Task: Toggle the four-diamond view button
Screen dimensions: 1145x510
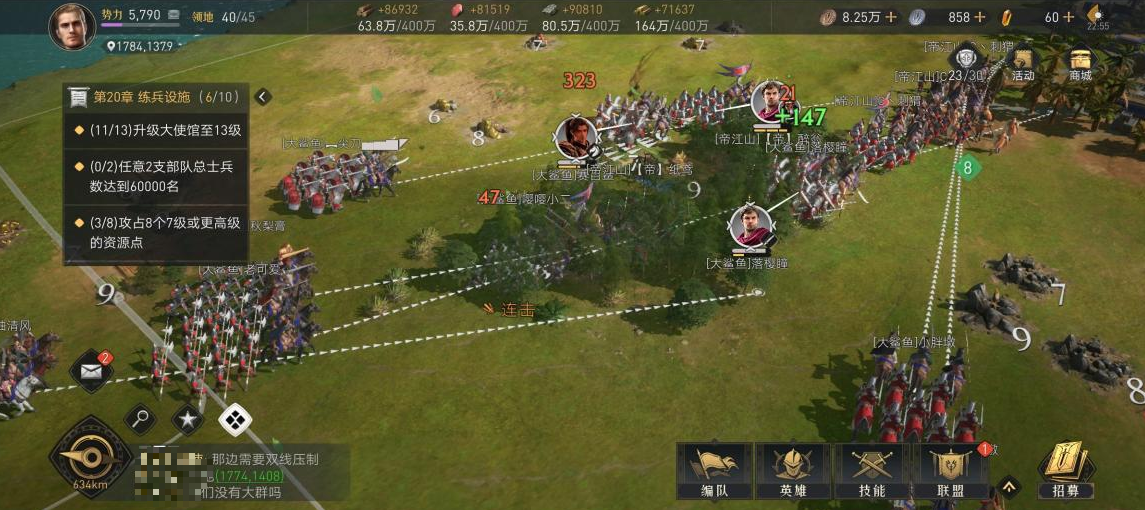Action: [235, 420]
